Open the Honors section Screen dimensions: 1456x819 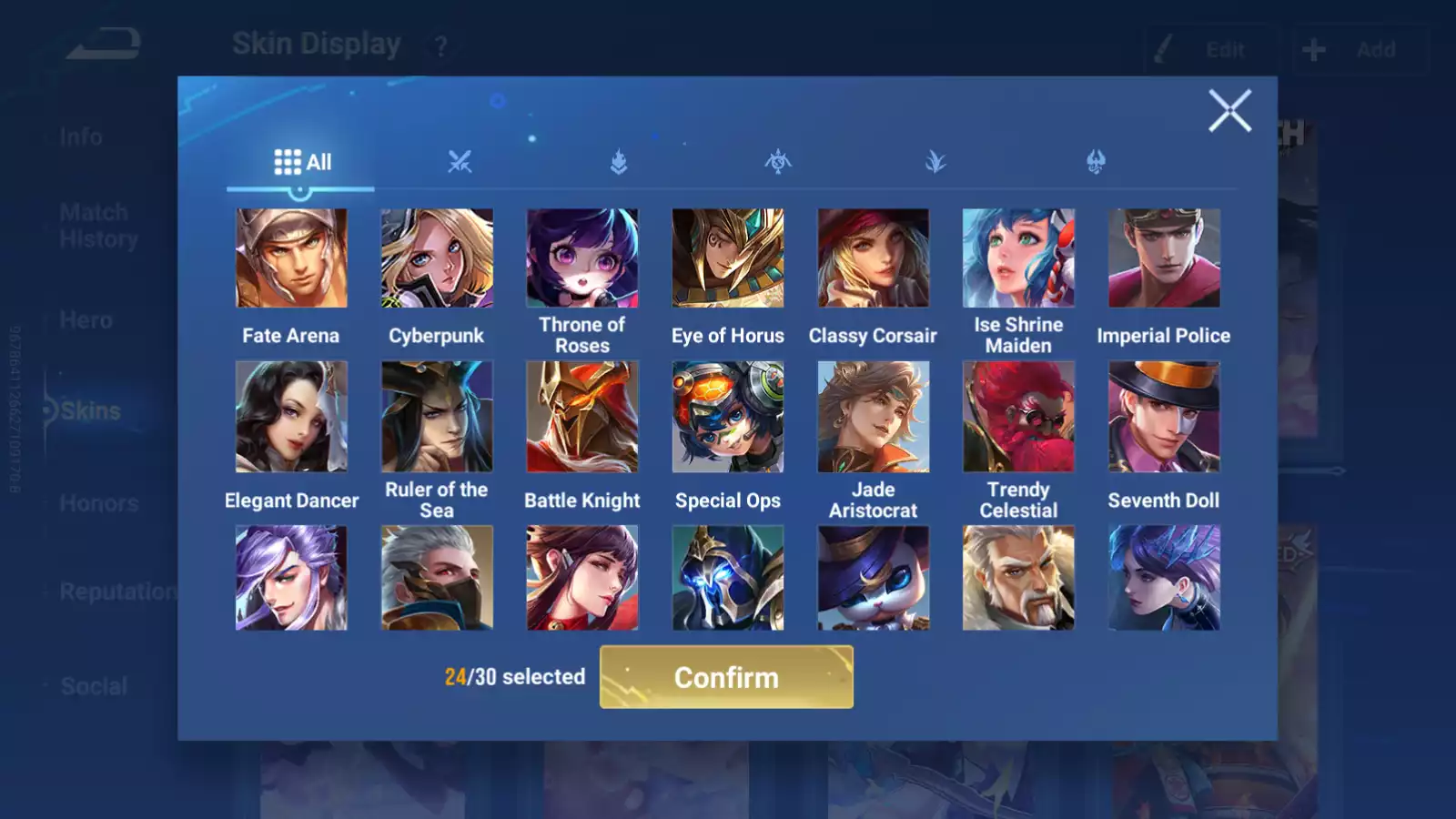coord(98,503)
